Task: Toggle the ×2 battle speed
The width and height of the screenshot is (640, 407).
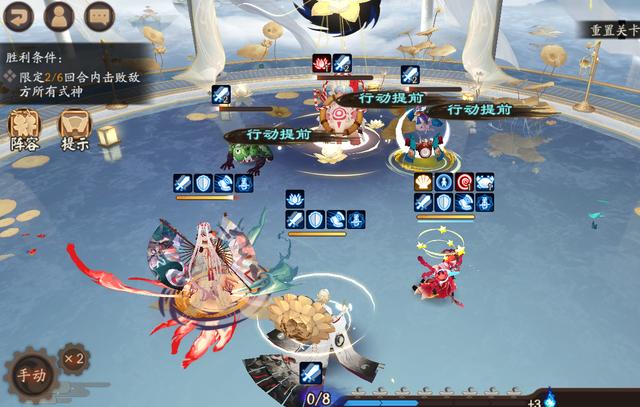Action: pos(73,358)
